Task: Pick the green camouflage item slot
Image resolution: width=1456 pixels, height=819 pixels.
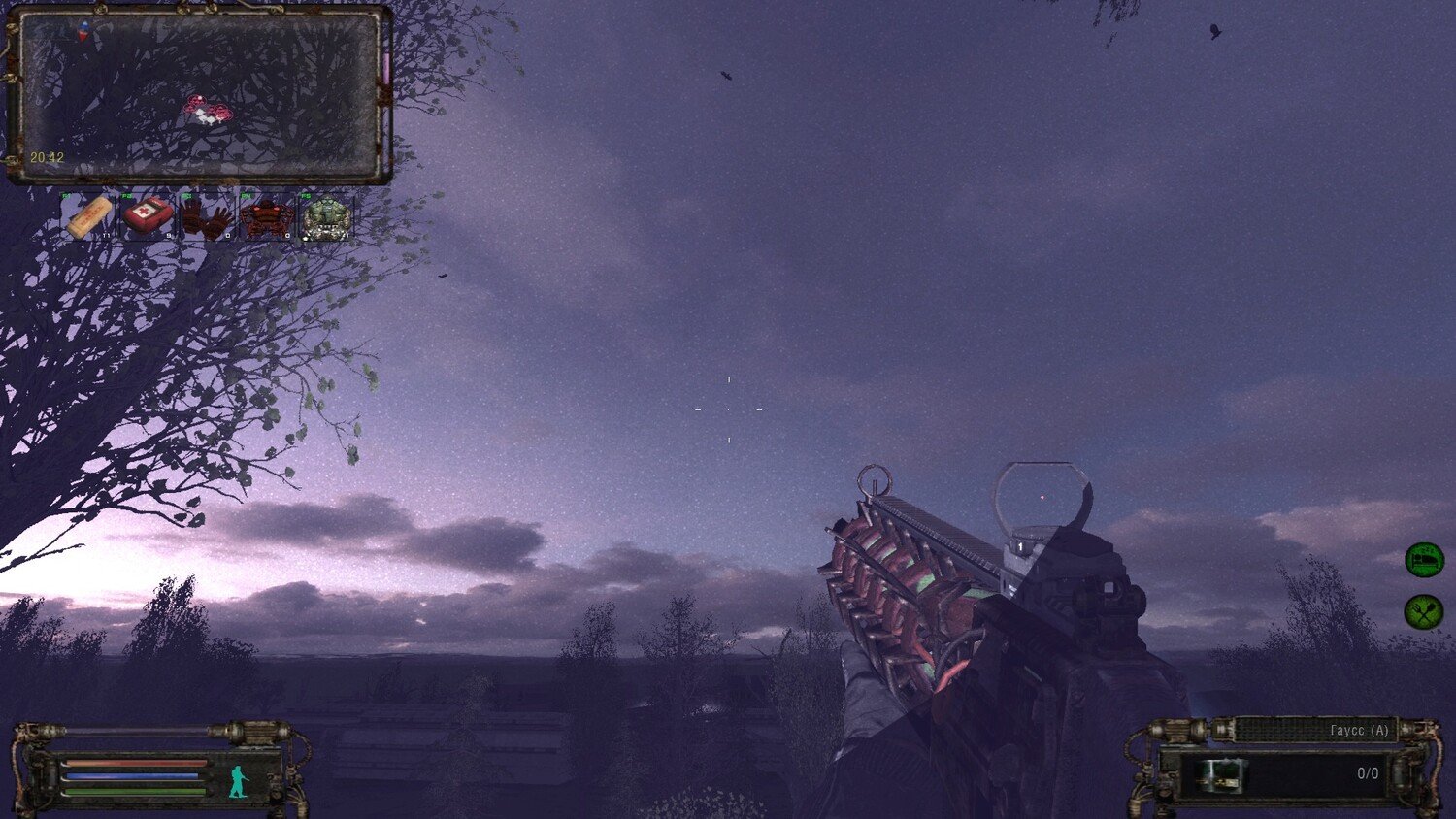Action: (325, 217)
